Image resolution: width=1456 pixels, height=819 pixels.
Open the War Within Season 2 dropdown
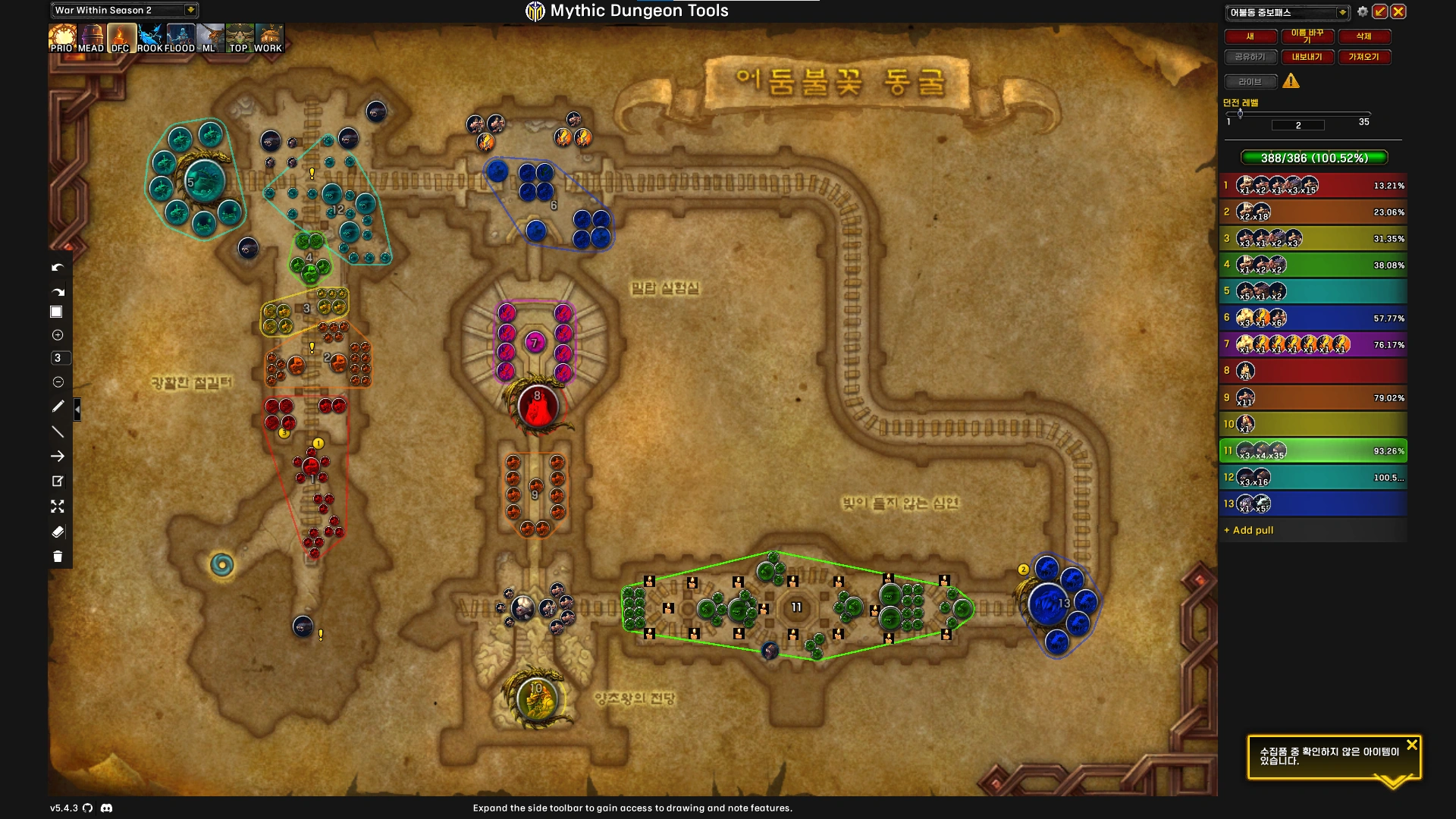coord(190,10)
